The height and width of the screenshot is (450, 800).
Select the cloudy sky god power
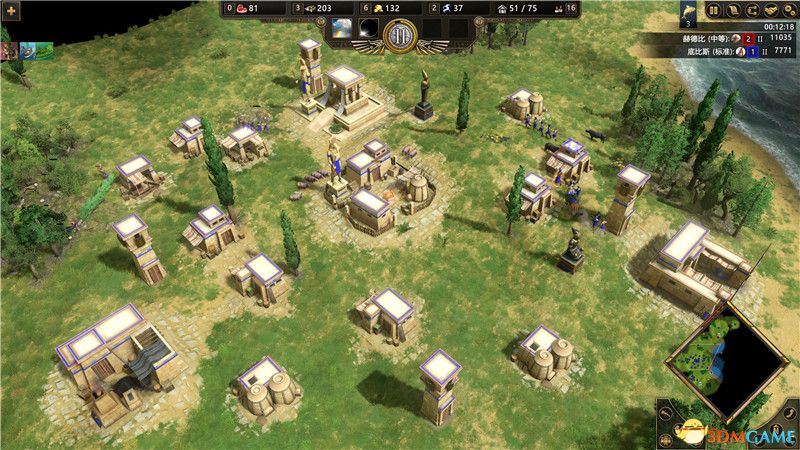point(342,27)
